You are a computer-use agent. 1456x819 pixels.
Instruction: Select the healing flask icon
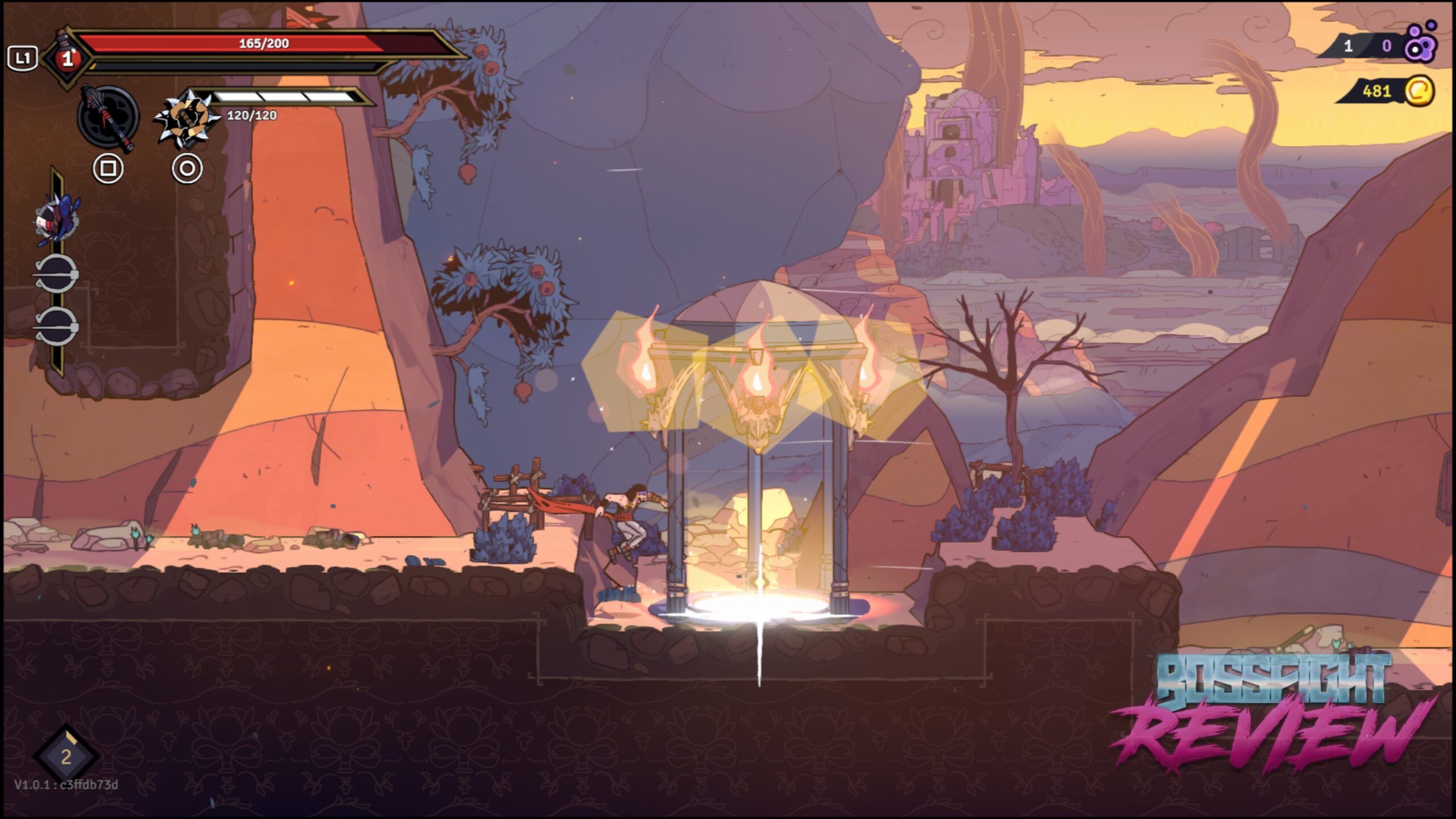[x=67, y=57]
